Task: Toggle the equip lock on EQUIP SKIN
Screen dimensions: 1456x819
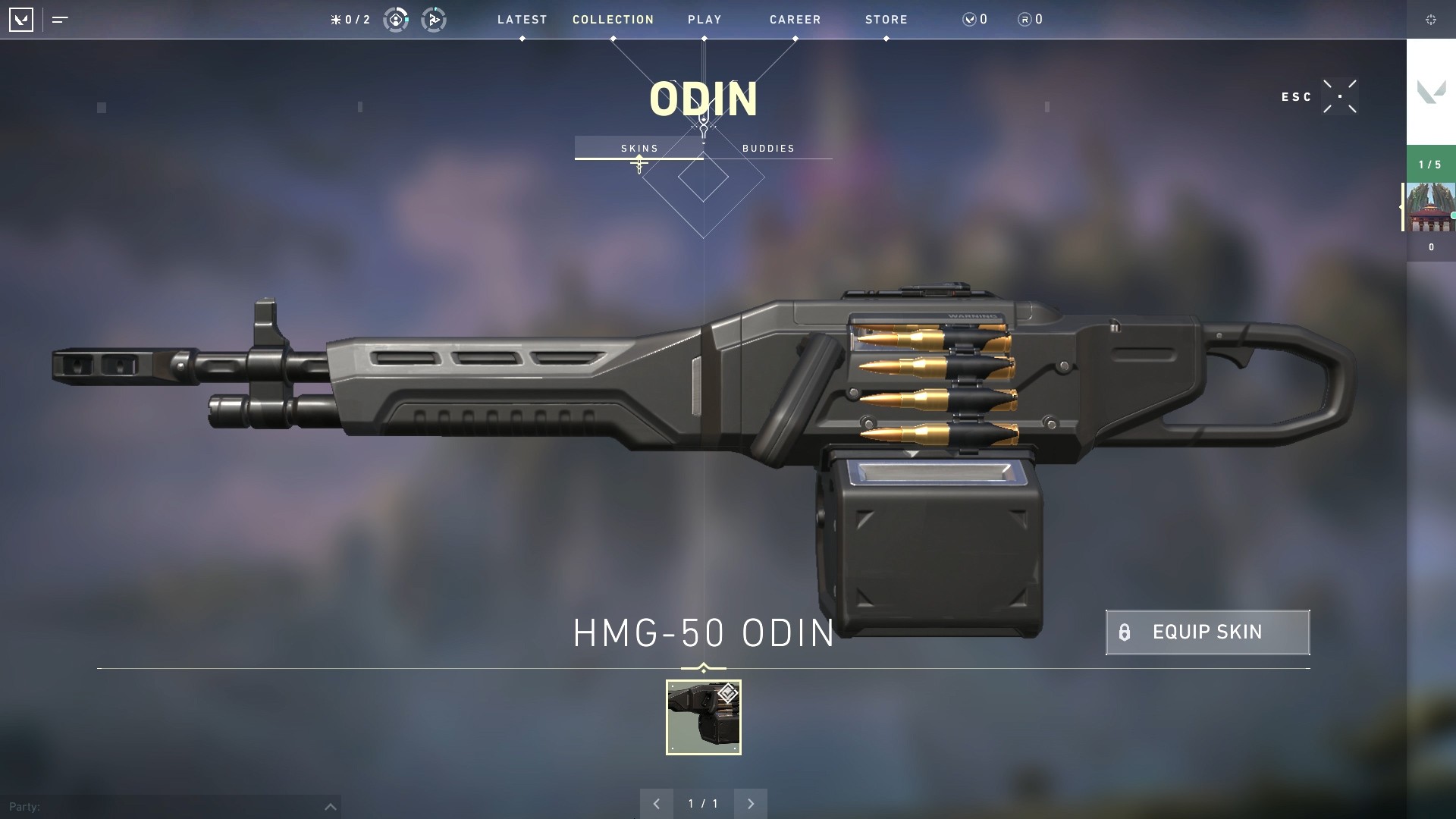Action: tap(1125, 632)
